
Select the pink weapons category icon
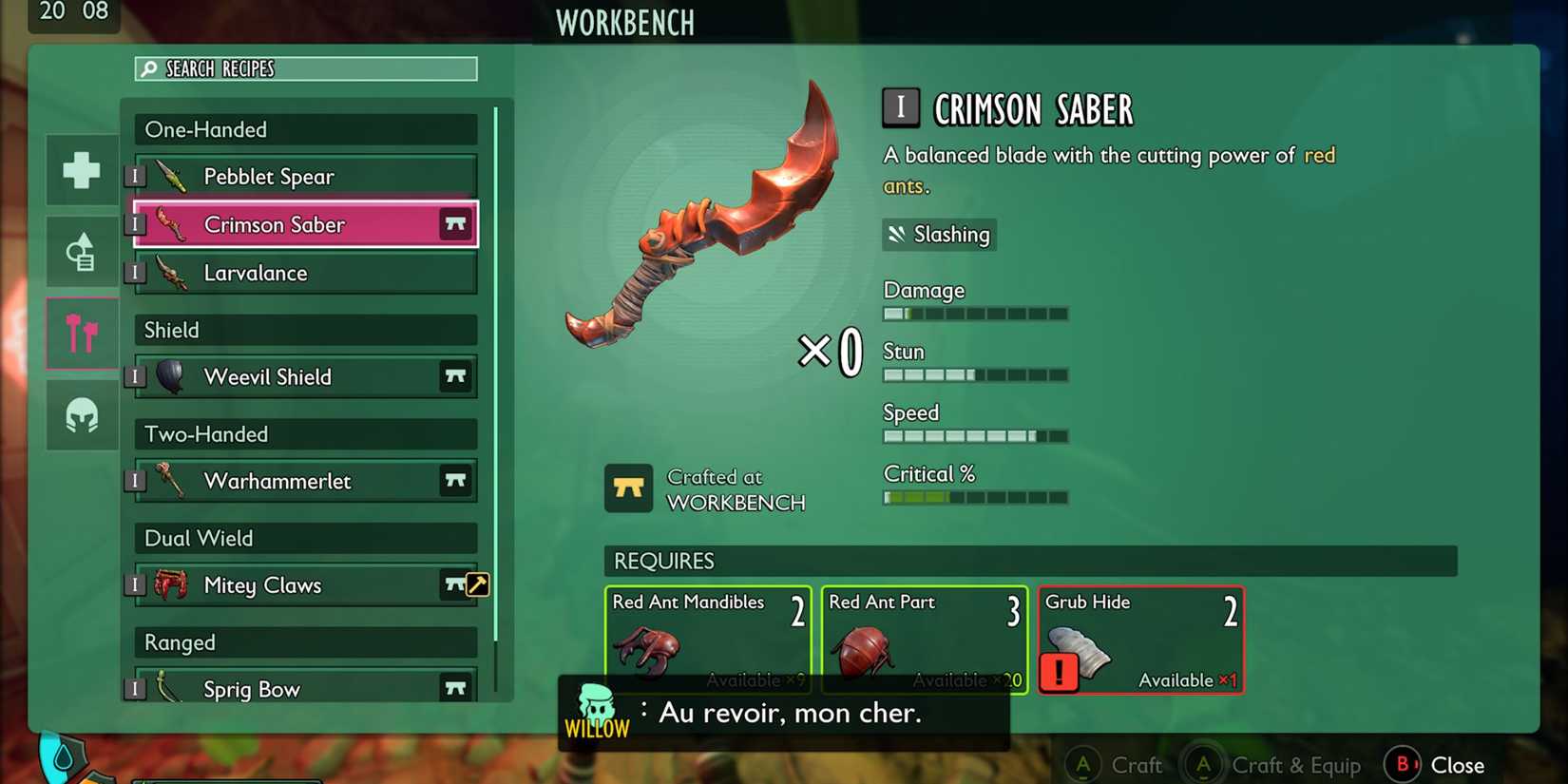(x=81, y=333)
